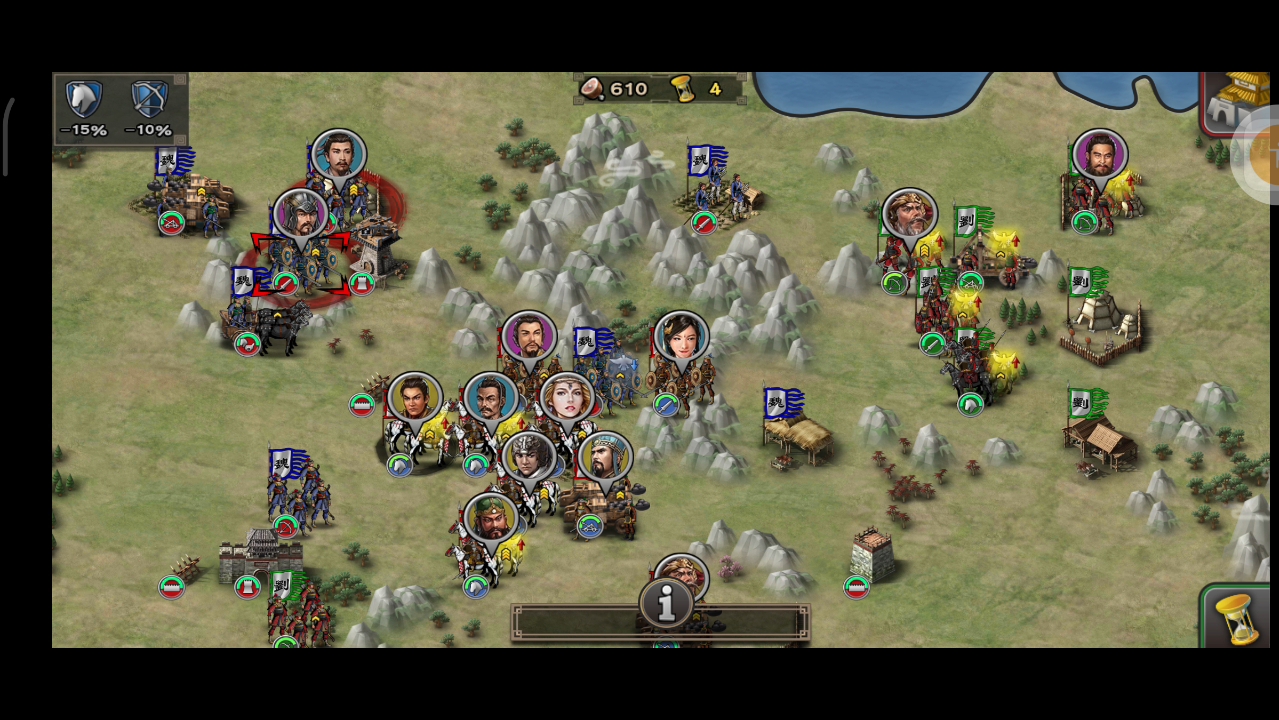Open the castle icon in the top corner
Image resolution: width=1279 pixels, height=720 pixels.
(1234, 101)
